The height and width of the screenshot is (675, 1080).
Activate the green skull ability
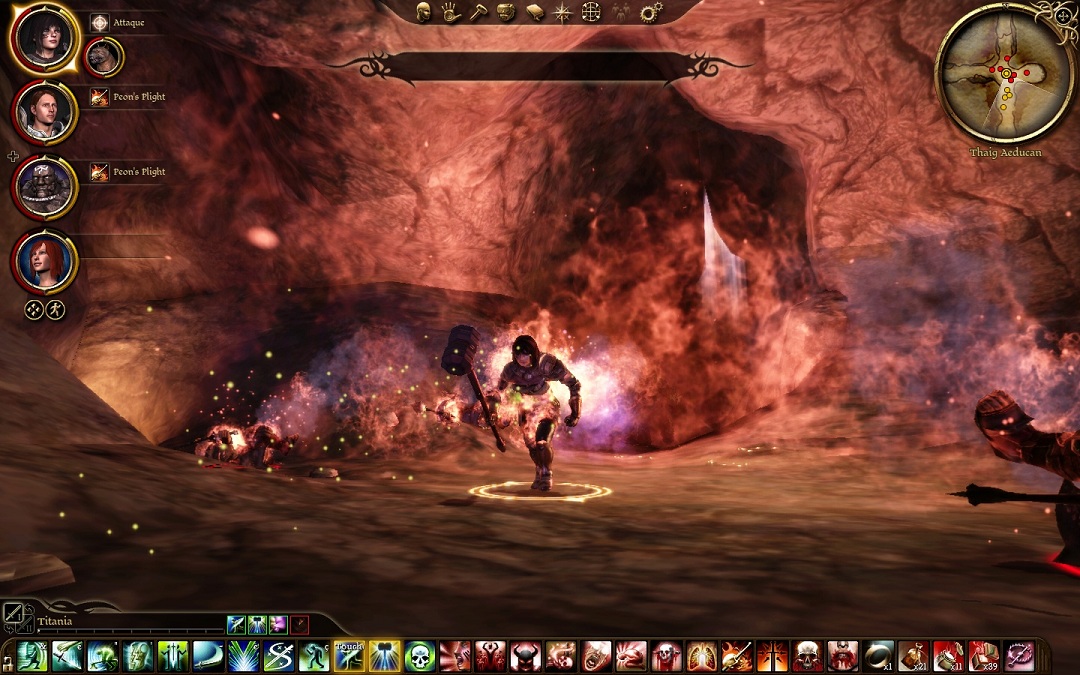click(420, 656)
